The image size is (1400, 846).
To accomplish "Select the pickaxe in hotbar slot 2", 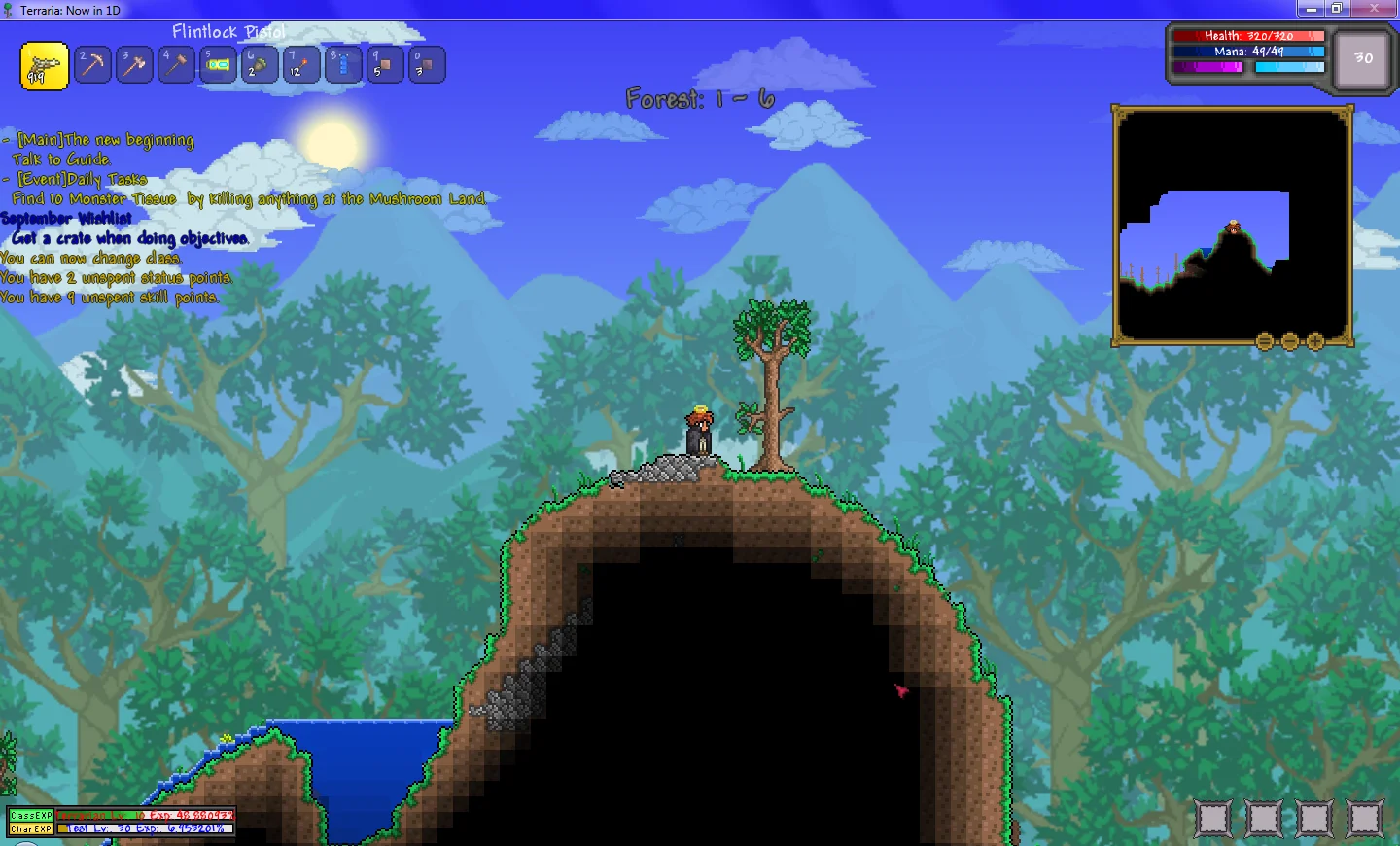I will (92, 64).
